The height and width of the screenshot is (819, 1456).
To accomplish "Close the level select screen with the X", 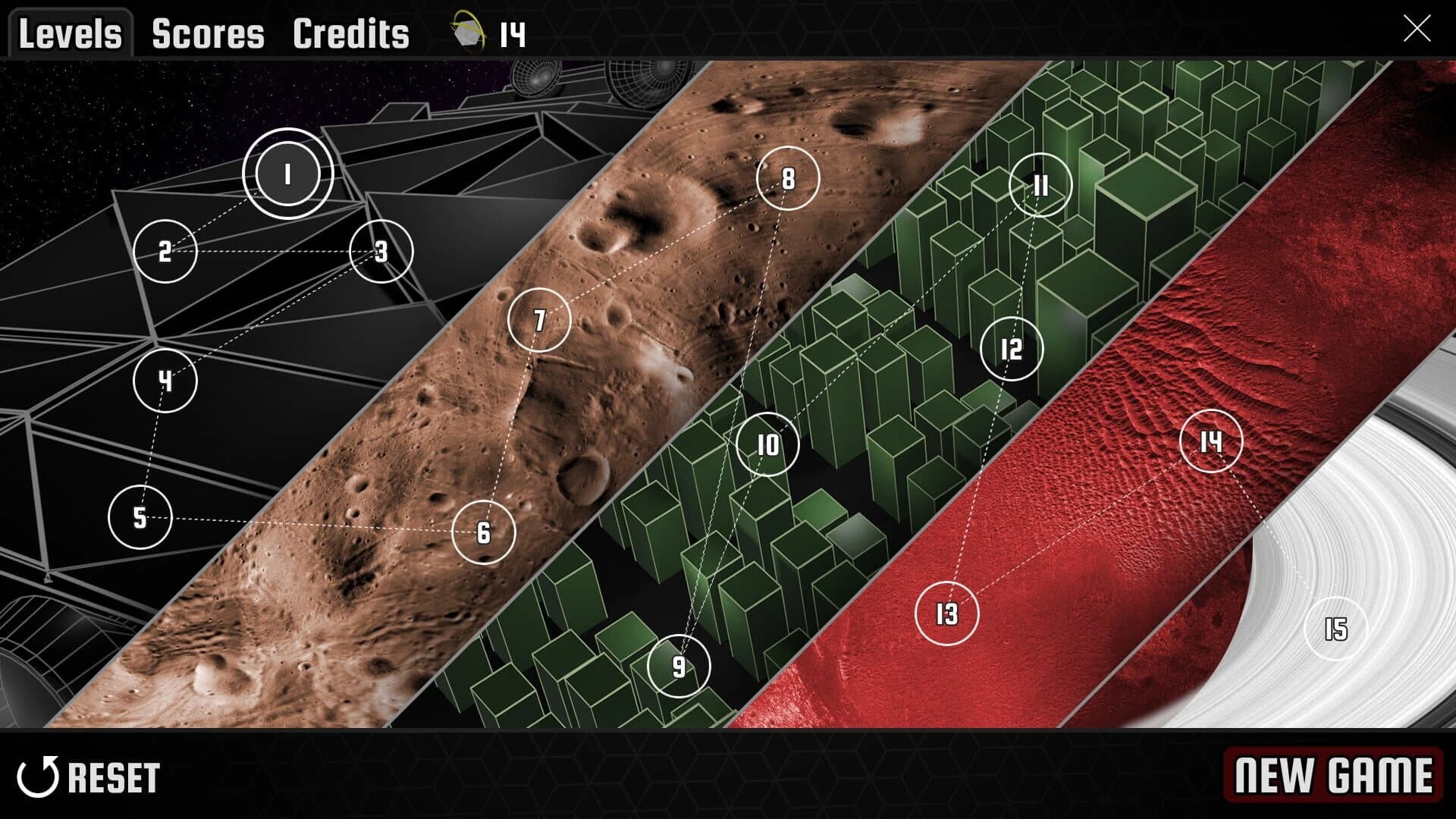I will (1419, 29).
